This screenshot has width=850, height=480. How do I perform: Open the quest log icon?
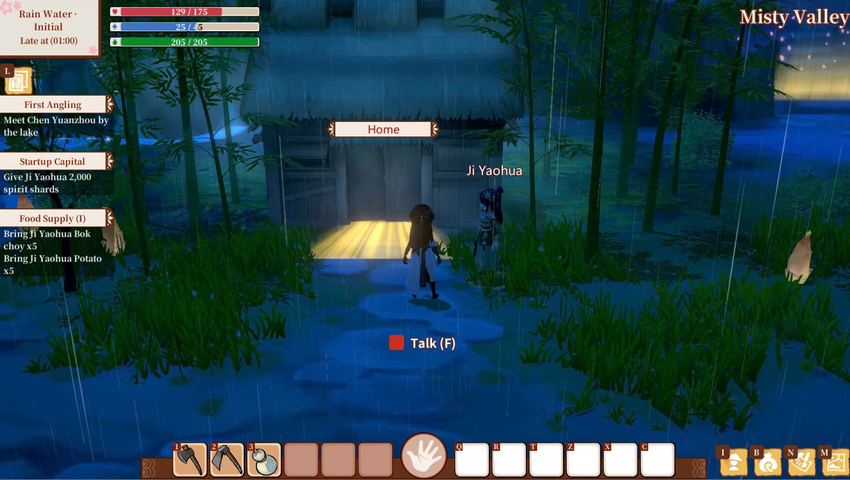20,80
